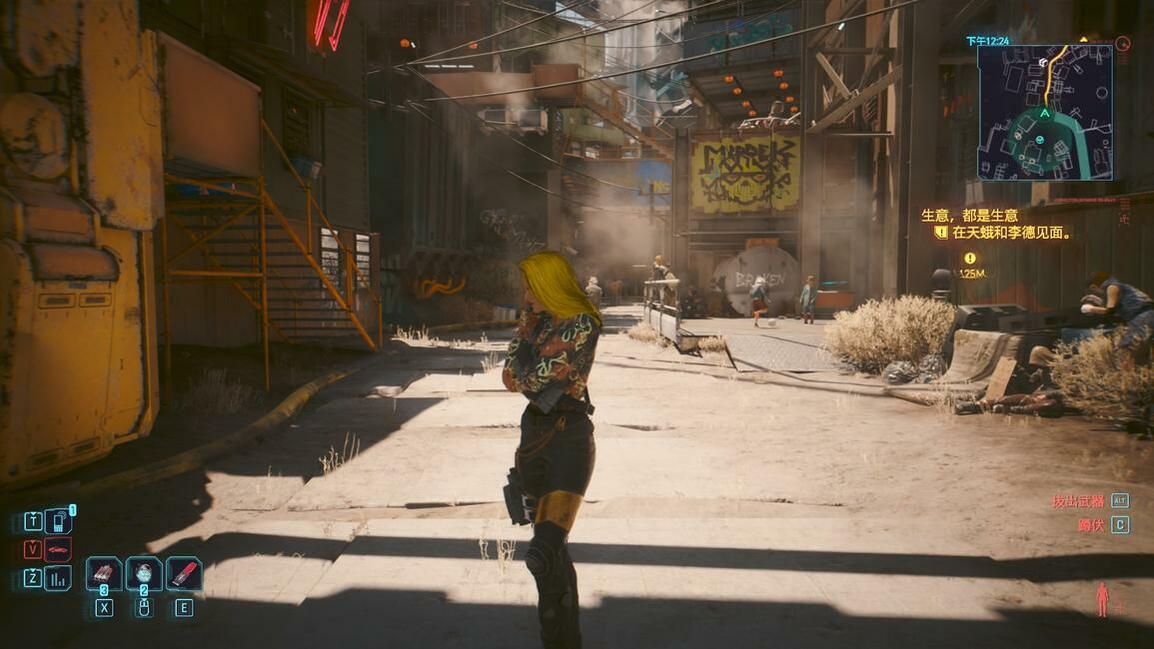Choose the round white consumable quick slot
This screenshot has width=1154, height=649.
click(x=144, y=574)
